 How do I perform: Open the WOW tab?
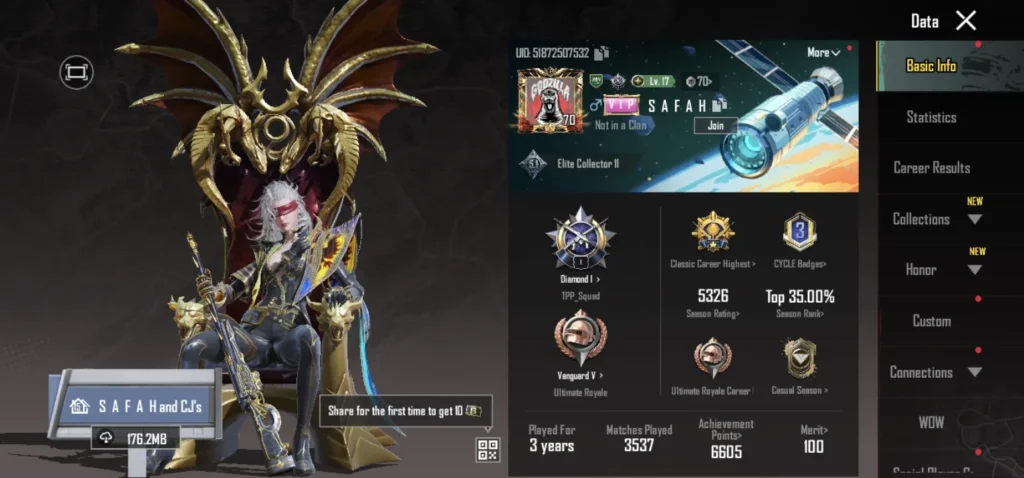pos(931,423)
